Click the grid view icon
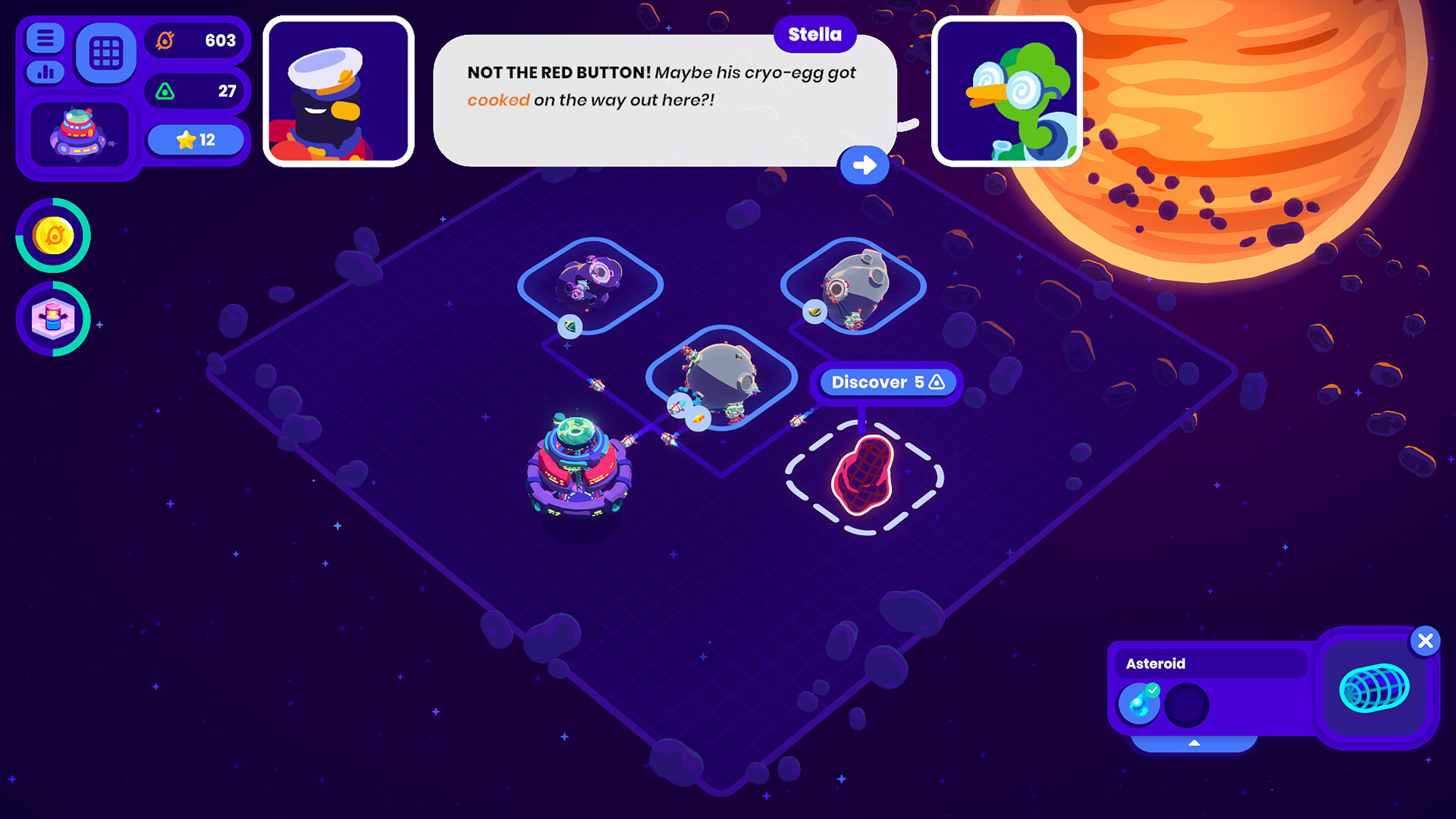The image size is (1456, 819). 105,52
